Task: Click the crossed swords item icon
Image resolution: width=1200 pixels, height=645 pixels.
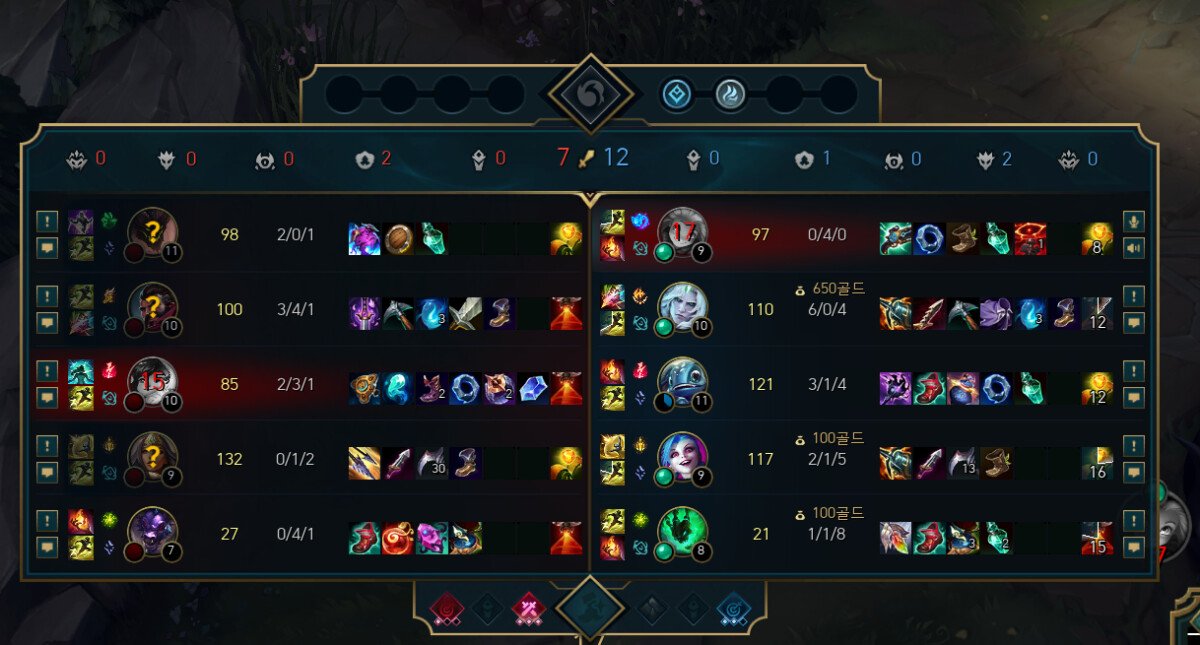Action: [x=465, y=314]
